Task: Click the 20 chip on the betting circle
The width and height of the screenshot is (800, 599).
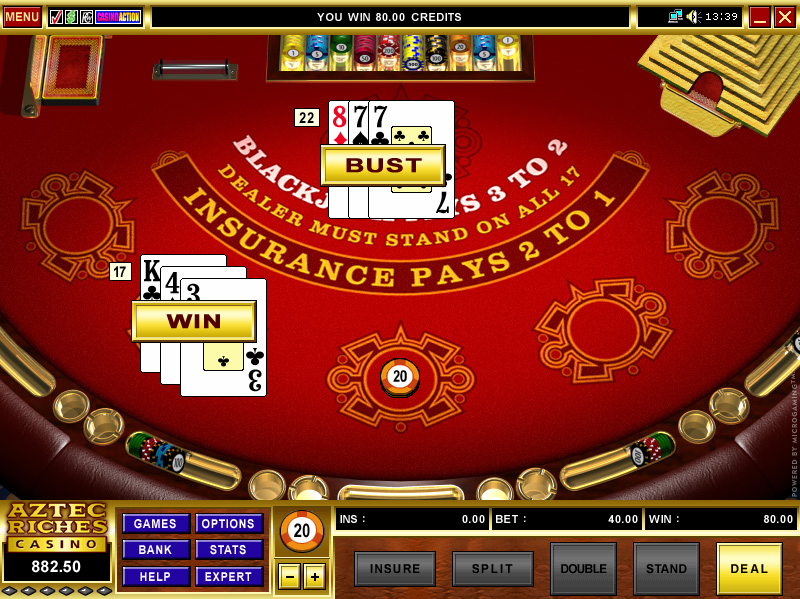Action: pos(400,376)
